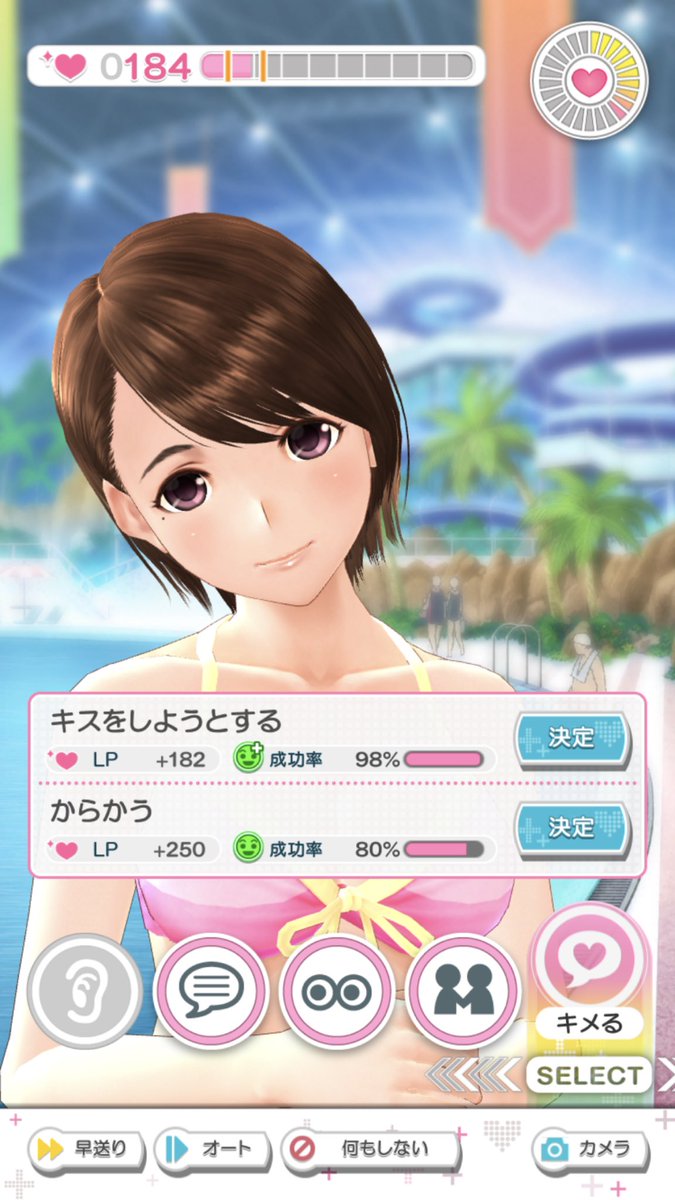This screenshot has height=1200, width=675.
Task: Open the カメラ camera mode
Action: tap(588, 1148)
